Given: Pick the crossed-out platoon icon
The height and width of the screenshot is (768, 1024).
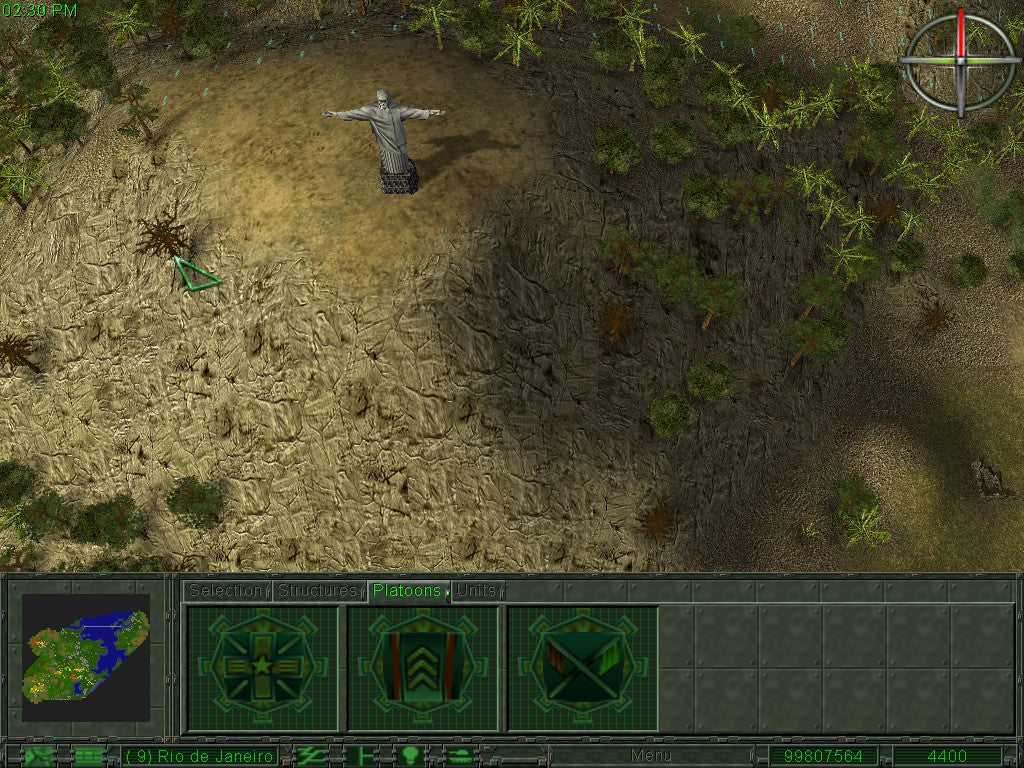Looking at the screenshot, I should (x=583, y=667).
